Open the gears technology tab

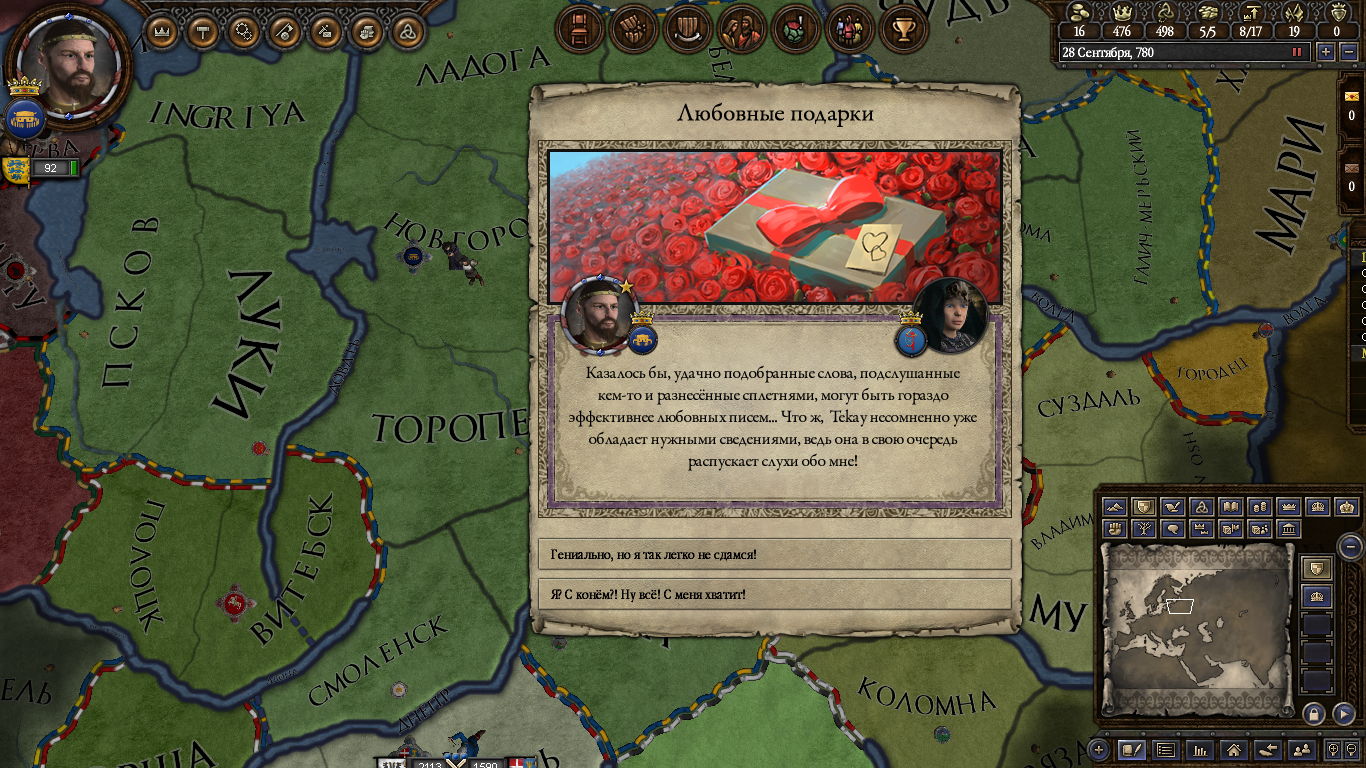pyautogui.click(x=244, y=32)
